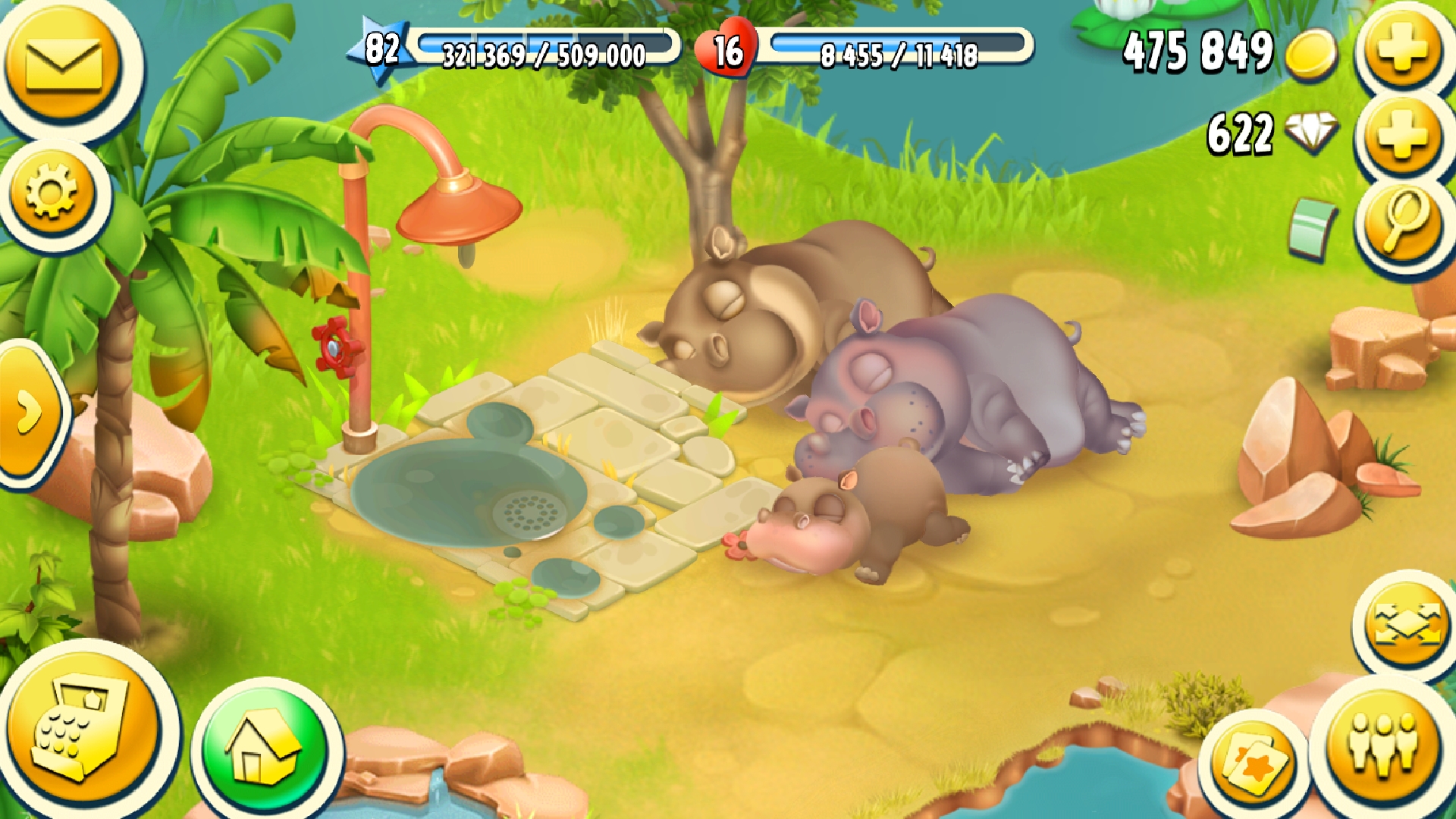Open the gear settings menu
This screenshot has height=819, width=1456.
(52, 193)
